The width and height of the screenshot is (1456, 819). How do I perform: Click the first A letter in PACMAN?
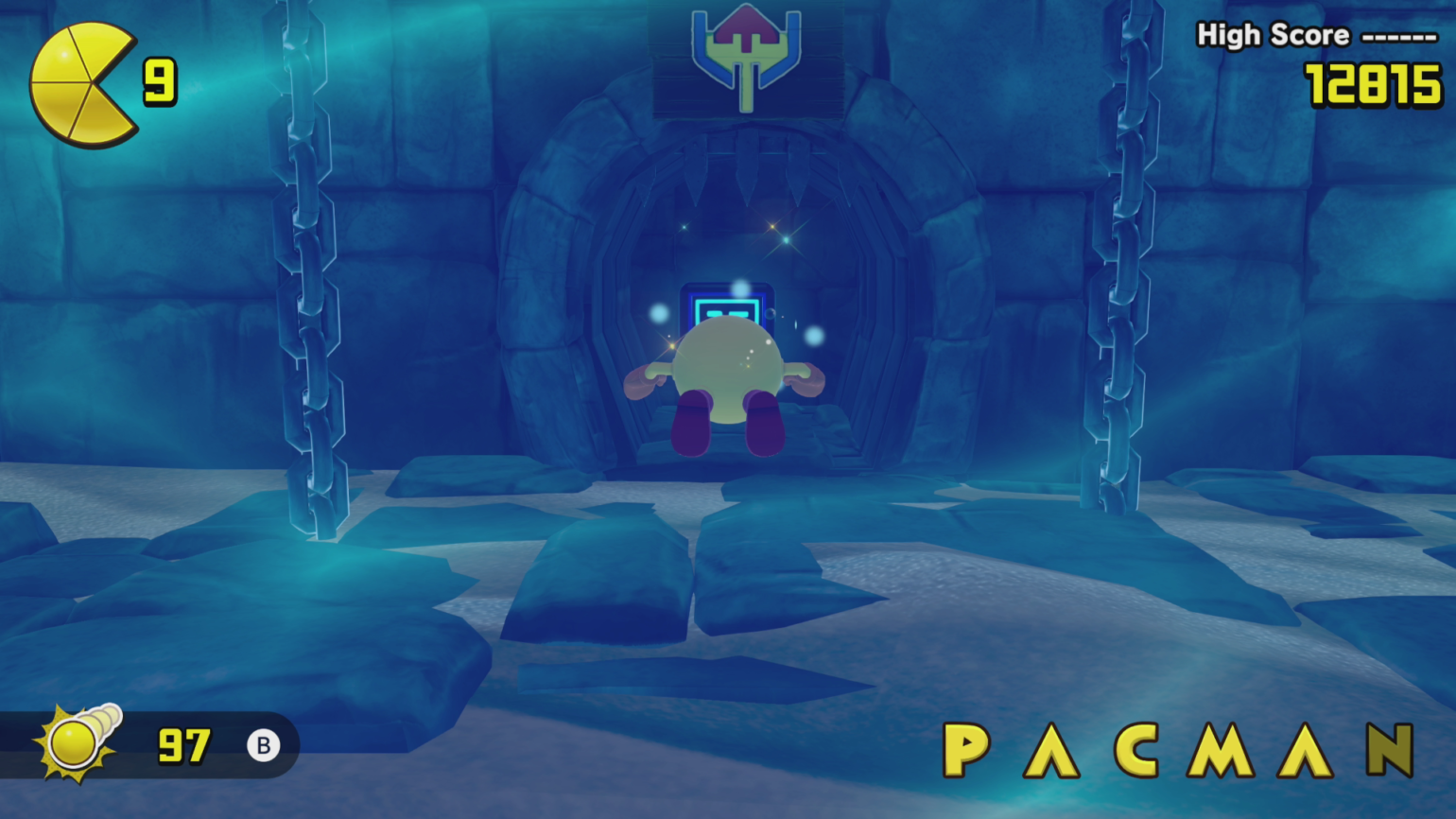coord(1052,748)
